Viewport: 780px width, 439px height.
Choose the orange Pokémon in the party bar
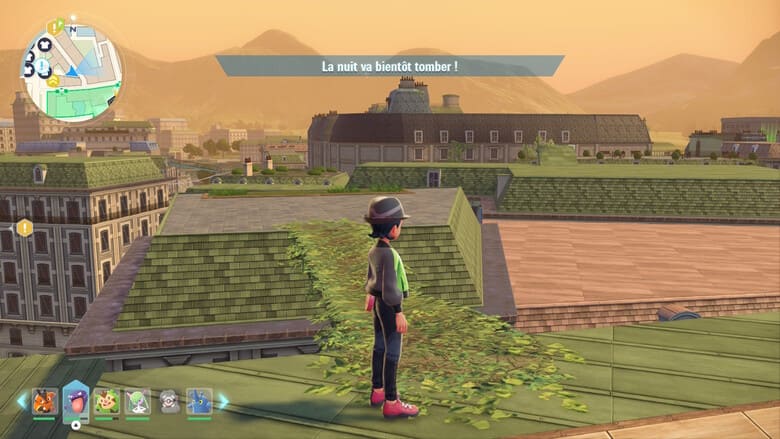point(45,402)
